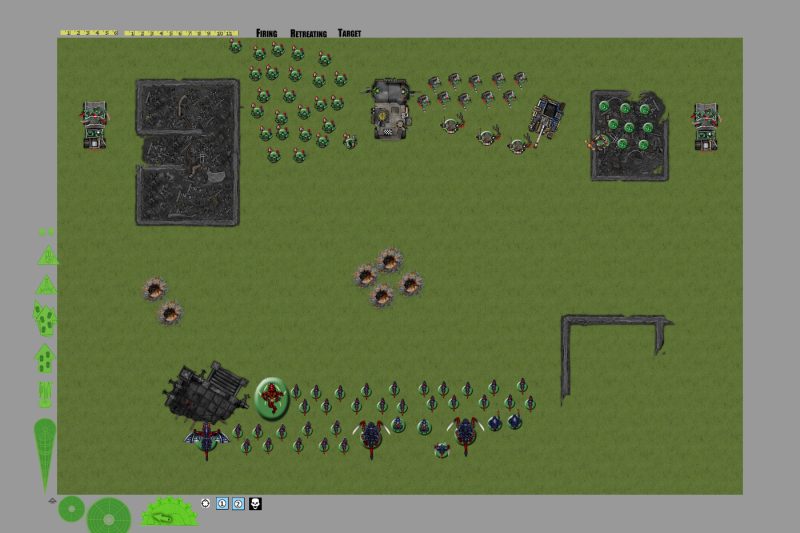Choose the Retreating status label

point(308,33)
